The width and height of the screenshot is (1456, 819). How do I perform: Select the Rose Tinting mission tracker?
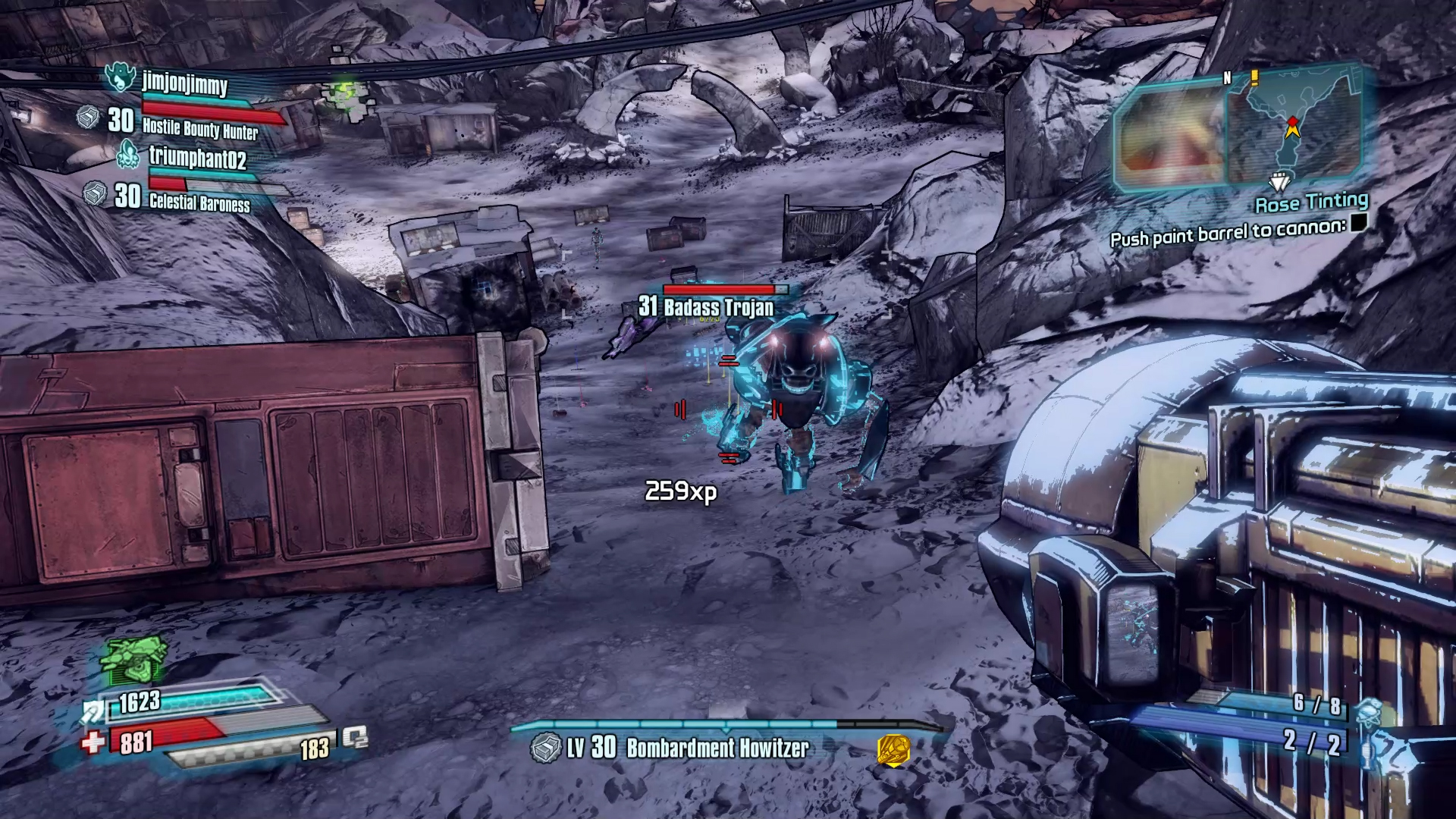click(1311, 202)
